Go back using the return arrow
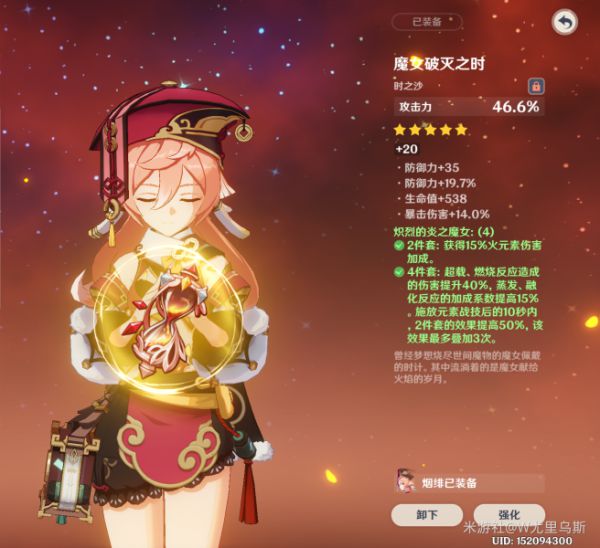This screenshot has height=548, width=600. [x=565, y=21]
